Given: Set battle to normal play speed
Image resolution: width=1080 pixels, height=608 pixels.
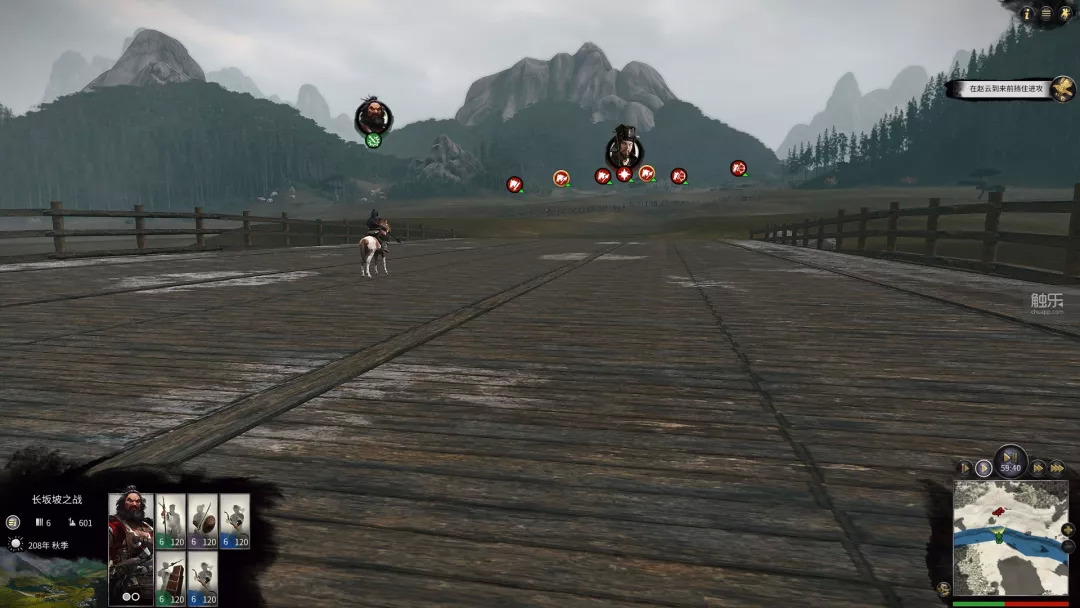Looking at the screenshot, I should click(x=984, y=467).
